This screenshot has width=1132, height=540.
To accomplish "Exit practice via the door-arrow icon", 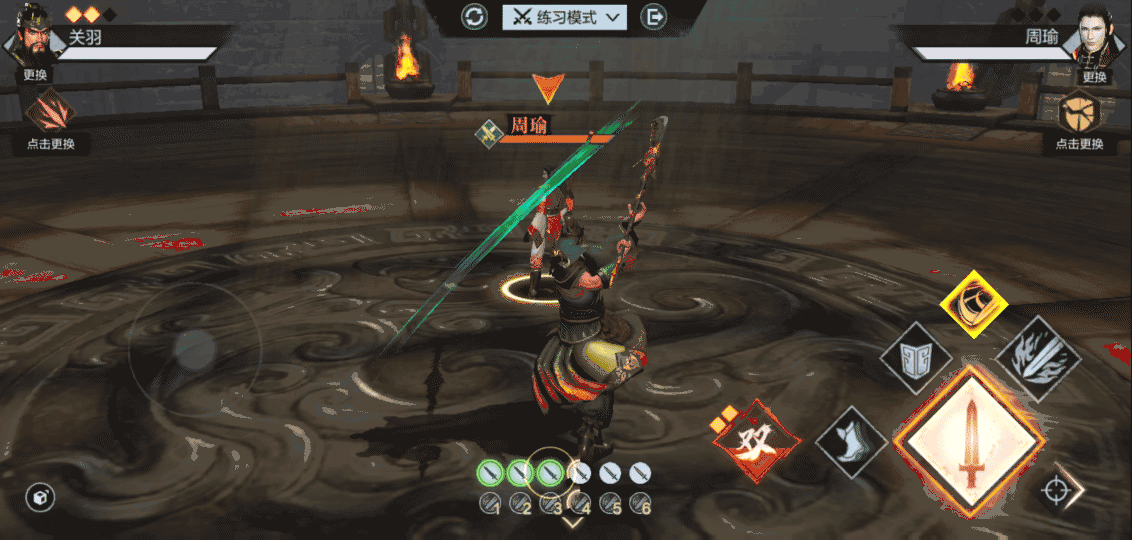I will [x=654, y=17].
